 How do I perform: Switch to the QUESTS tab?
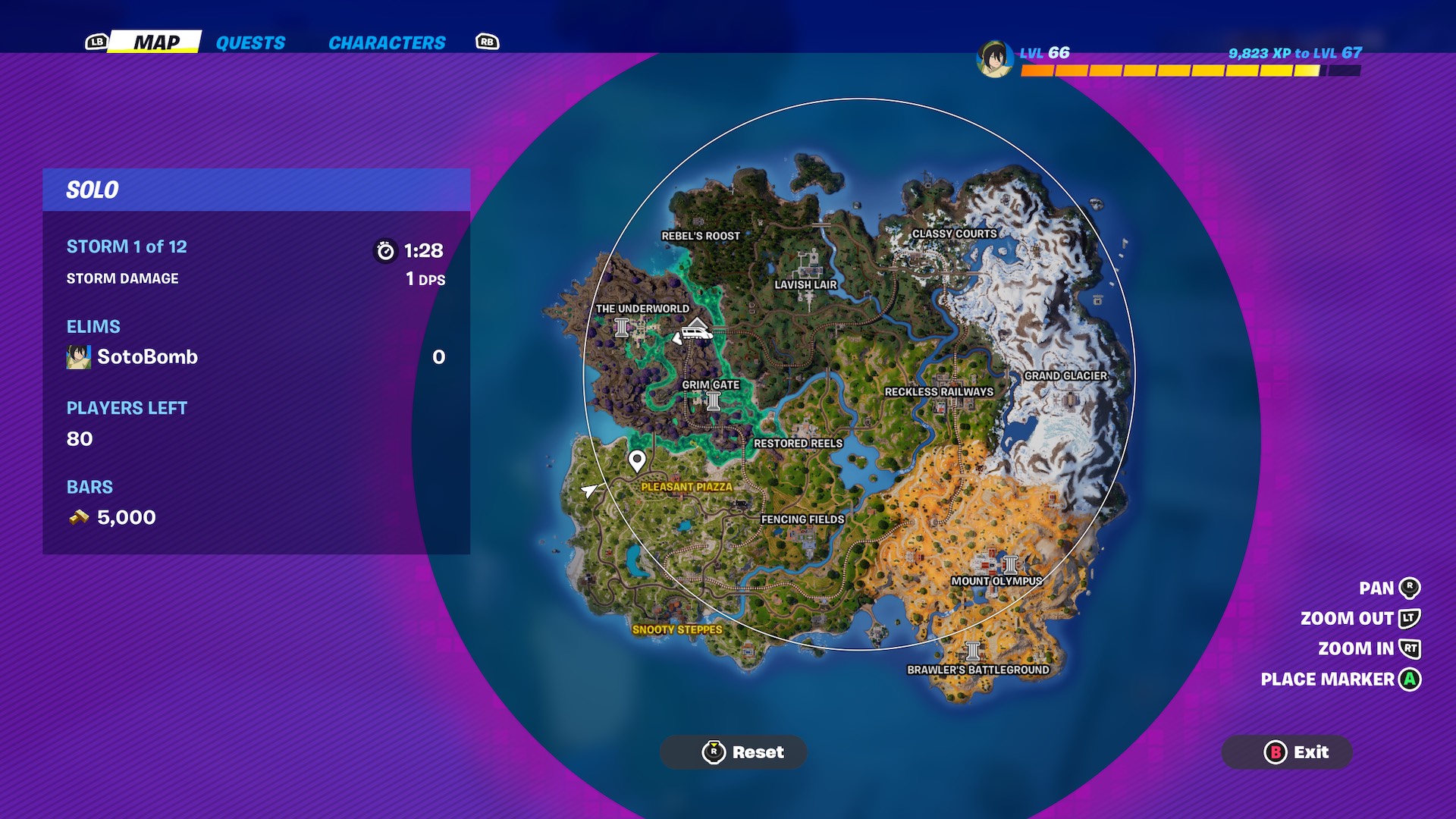click(x=250, y=43)
